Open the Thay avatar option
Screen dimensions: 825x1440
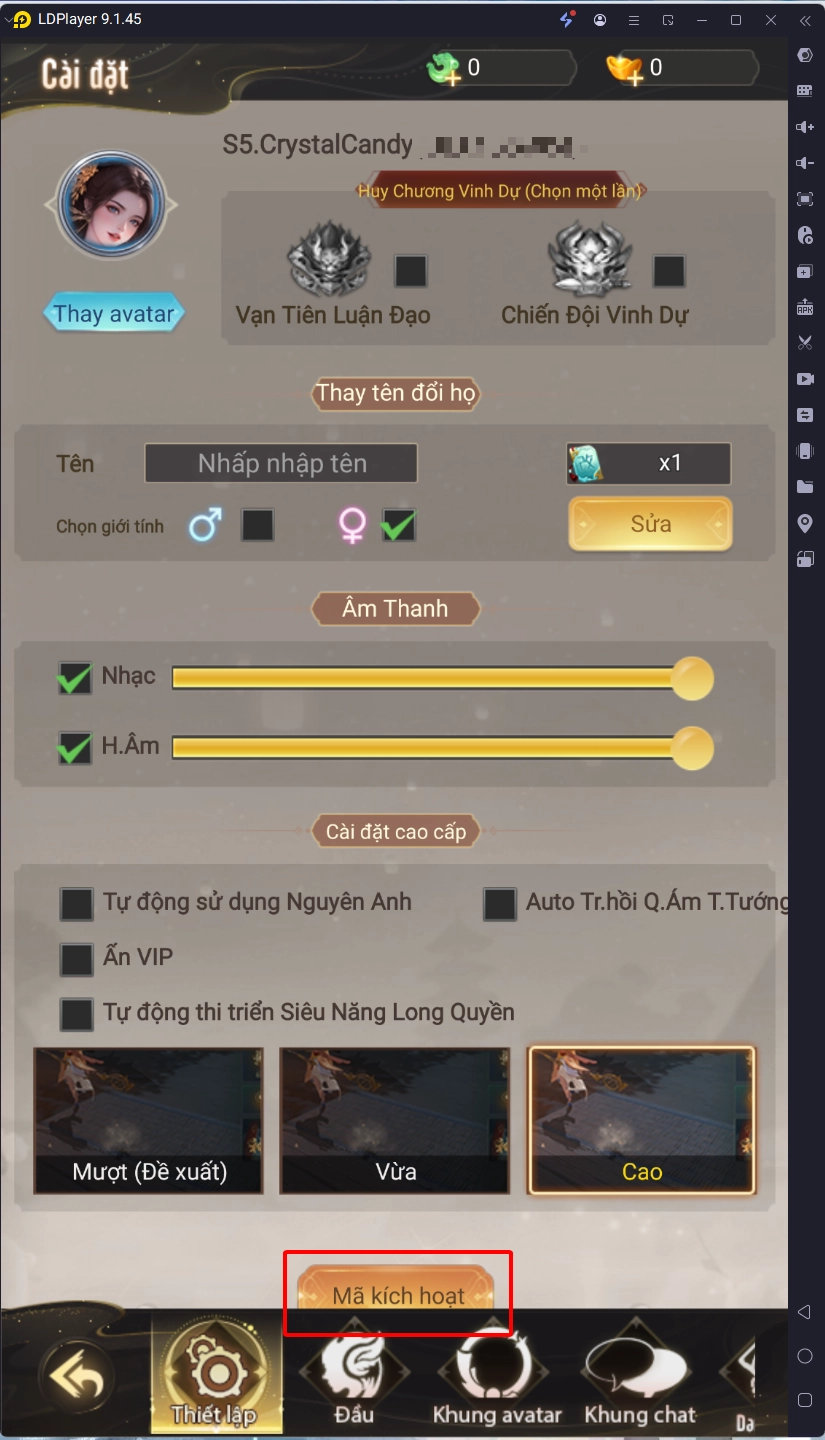pyautogui.click(x=114, y=314)
